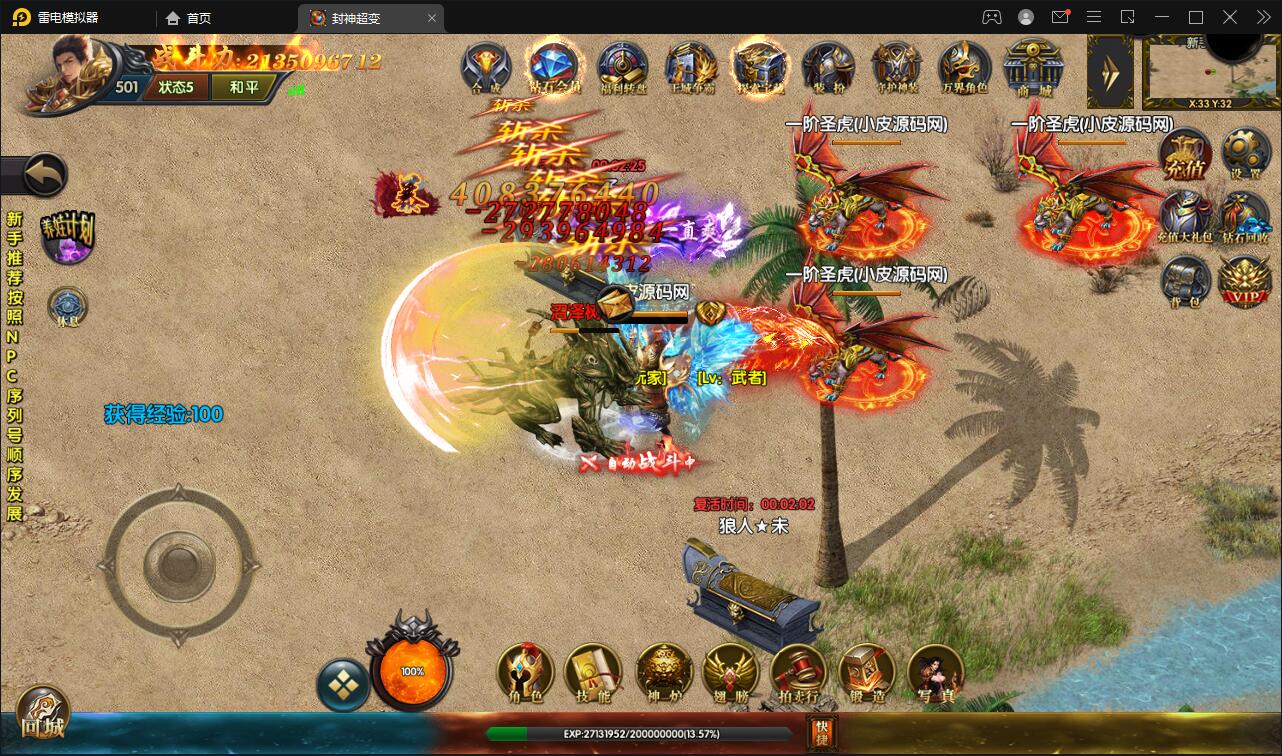Open the 商城 shop
1282x756 pixels.
[x=1032, y=66]
